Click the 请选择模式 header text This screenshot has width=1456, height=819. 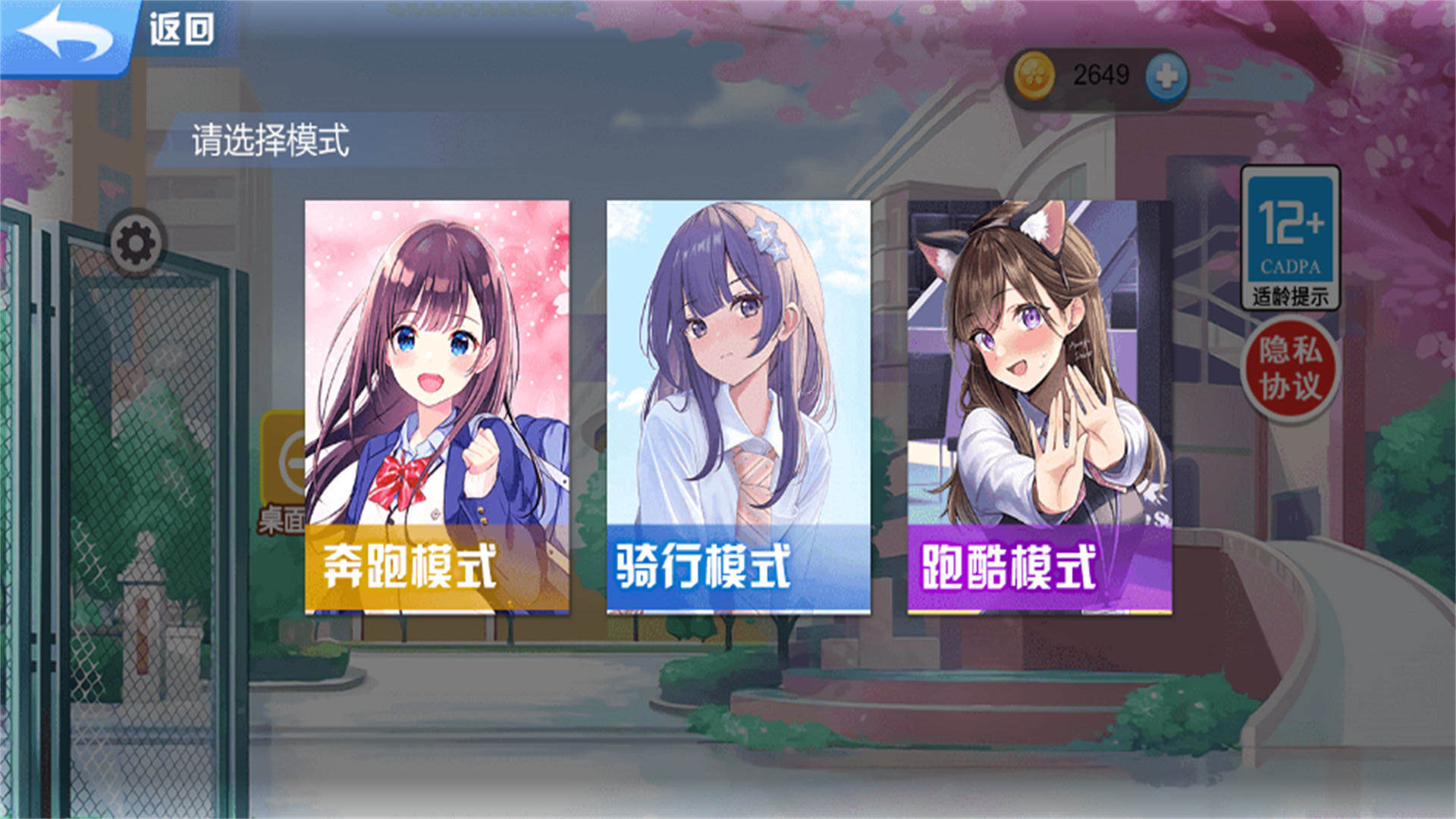point(271,139)
